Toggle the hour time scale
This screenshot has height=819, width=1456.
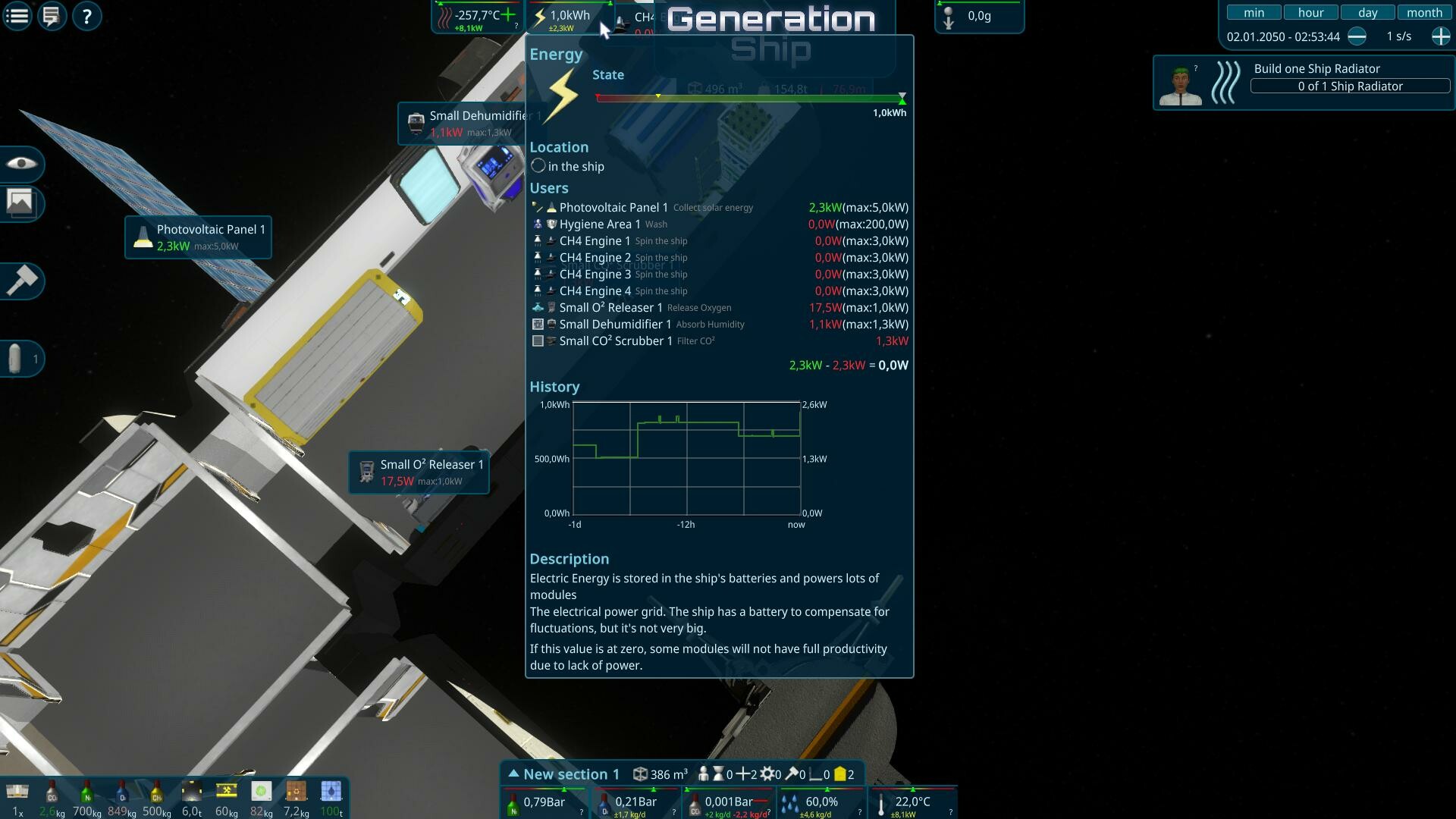coord(1310,11)
